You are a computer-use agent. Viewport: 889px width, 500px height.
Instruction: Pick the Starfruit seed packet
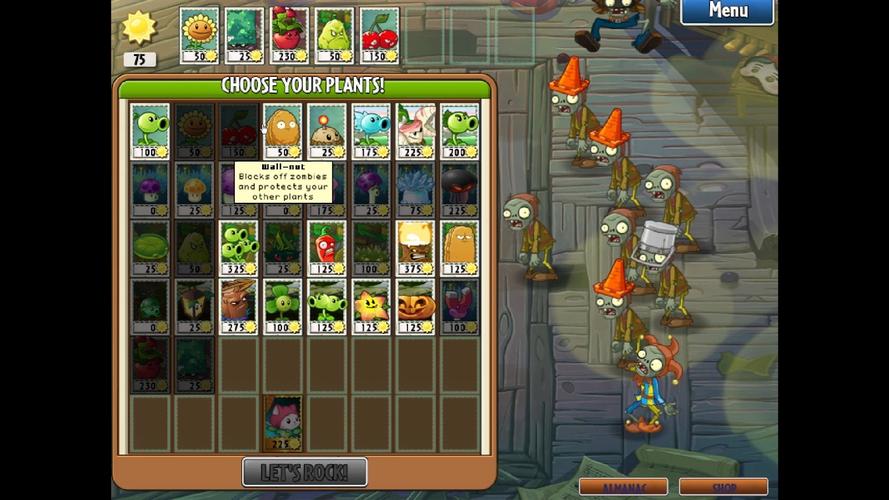click(x=371, y=306)
